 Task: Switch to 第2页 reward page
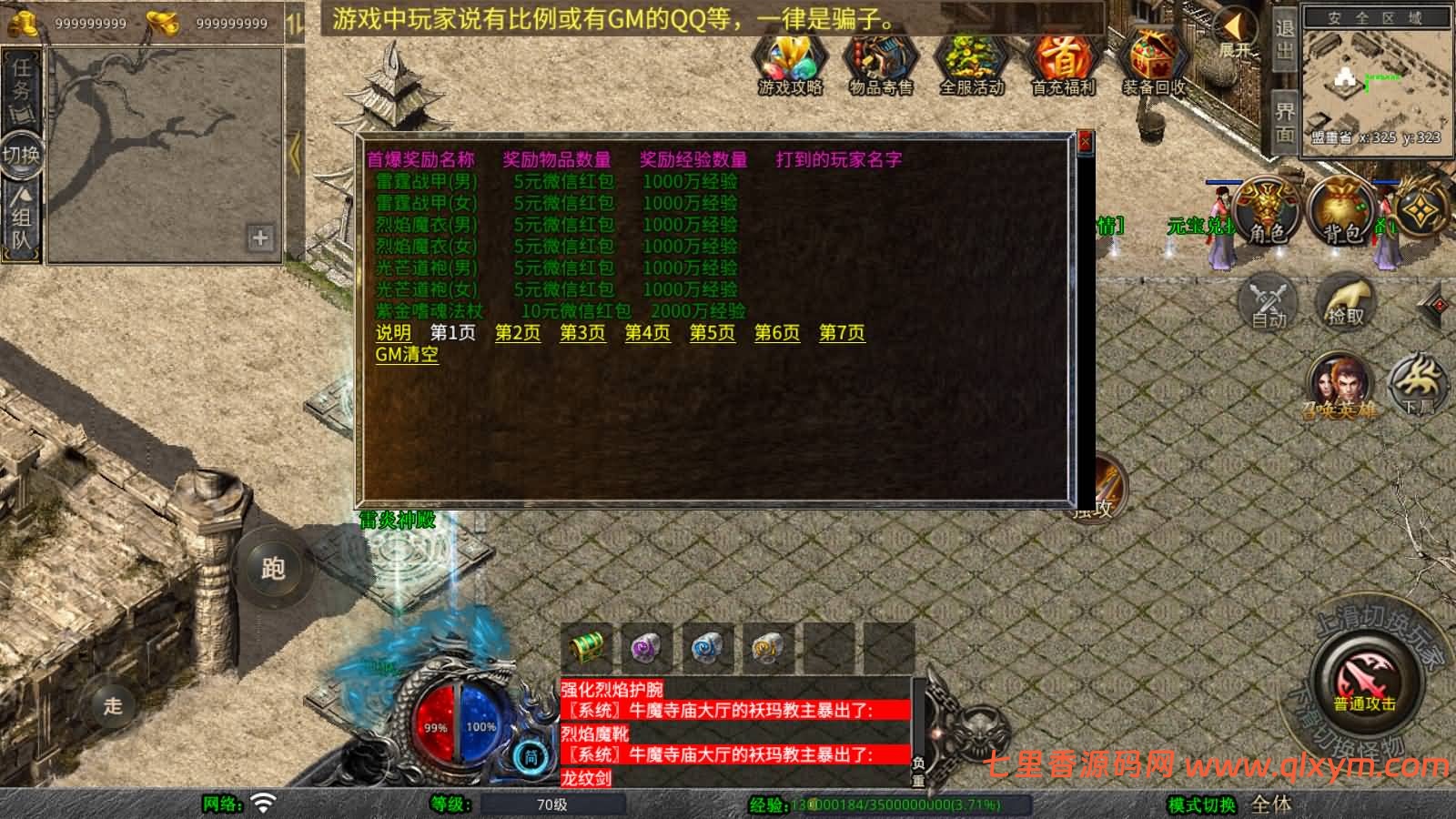pos(517,333)
